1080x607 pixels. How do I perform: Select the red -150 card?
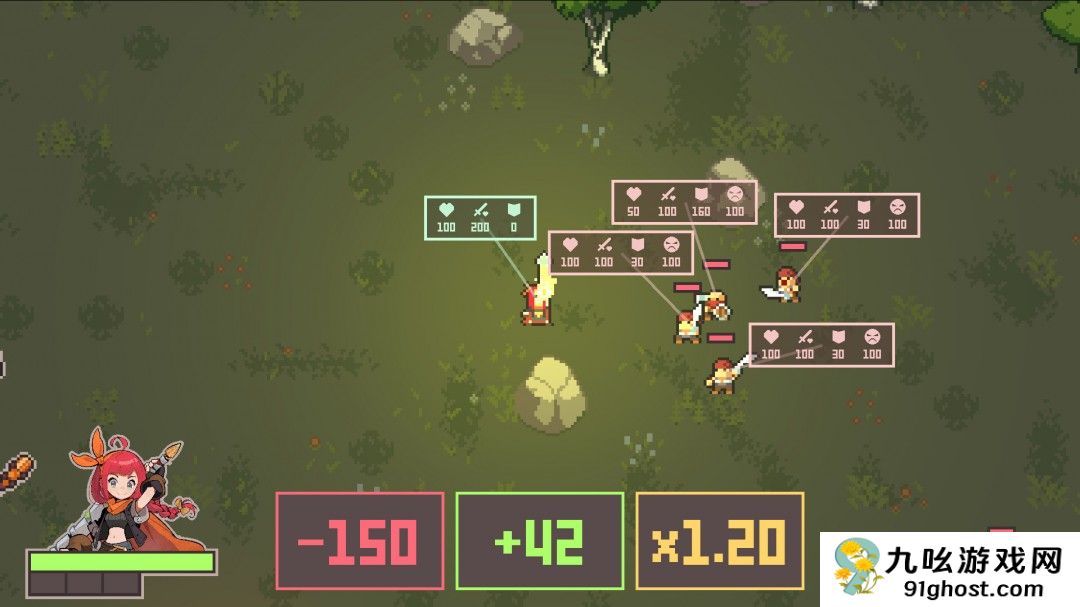[x=360, y=541]
